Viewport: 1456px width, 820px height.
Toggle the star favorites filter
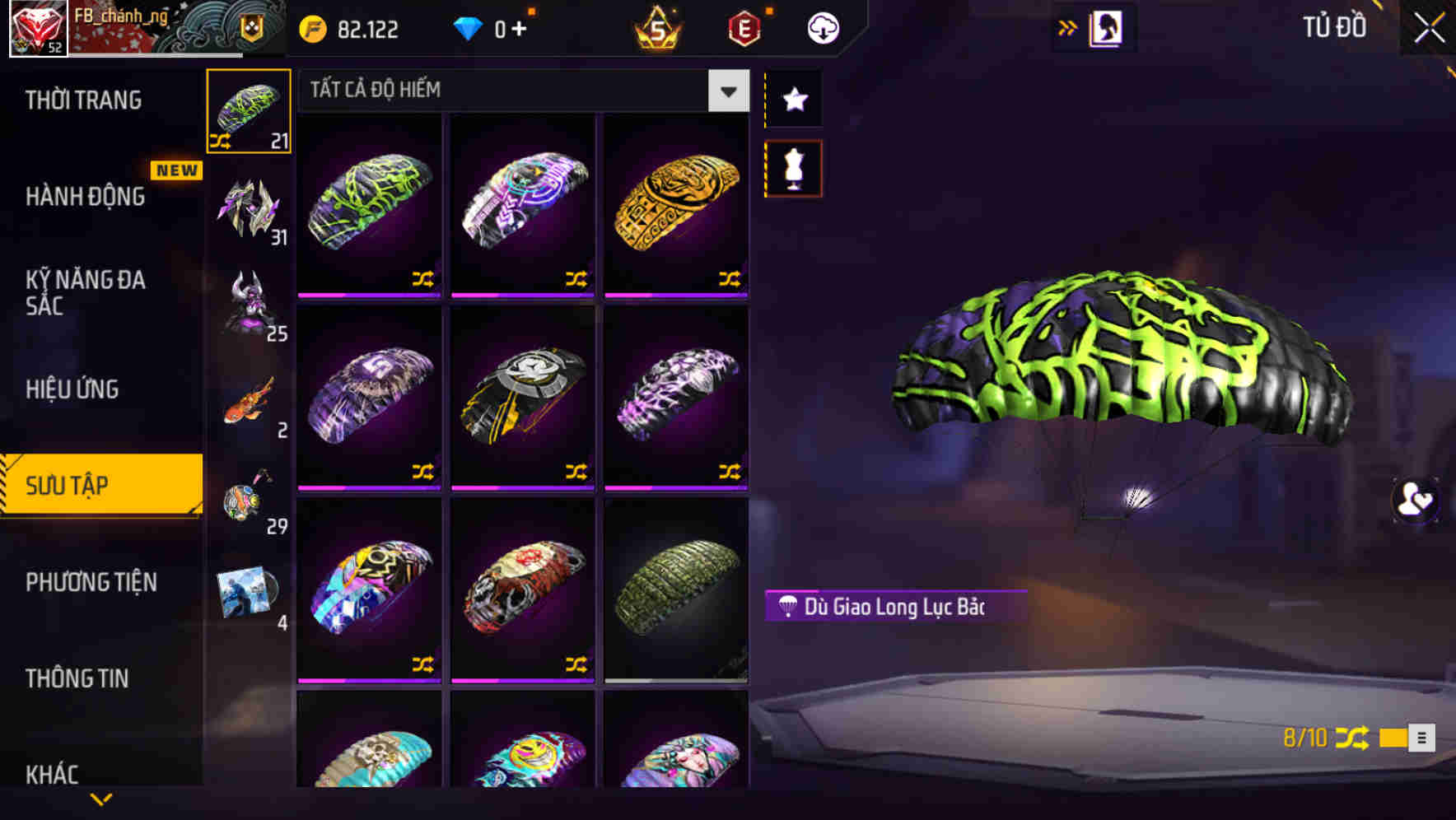pyautogui.click(x=793, y=100)
